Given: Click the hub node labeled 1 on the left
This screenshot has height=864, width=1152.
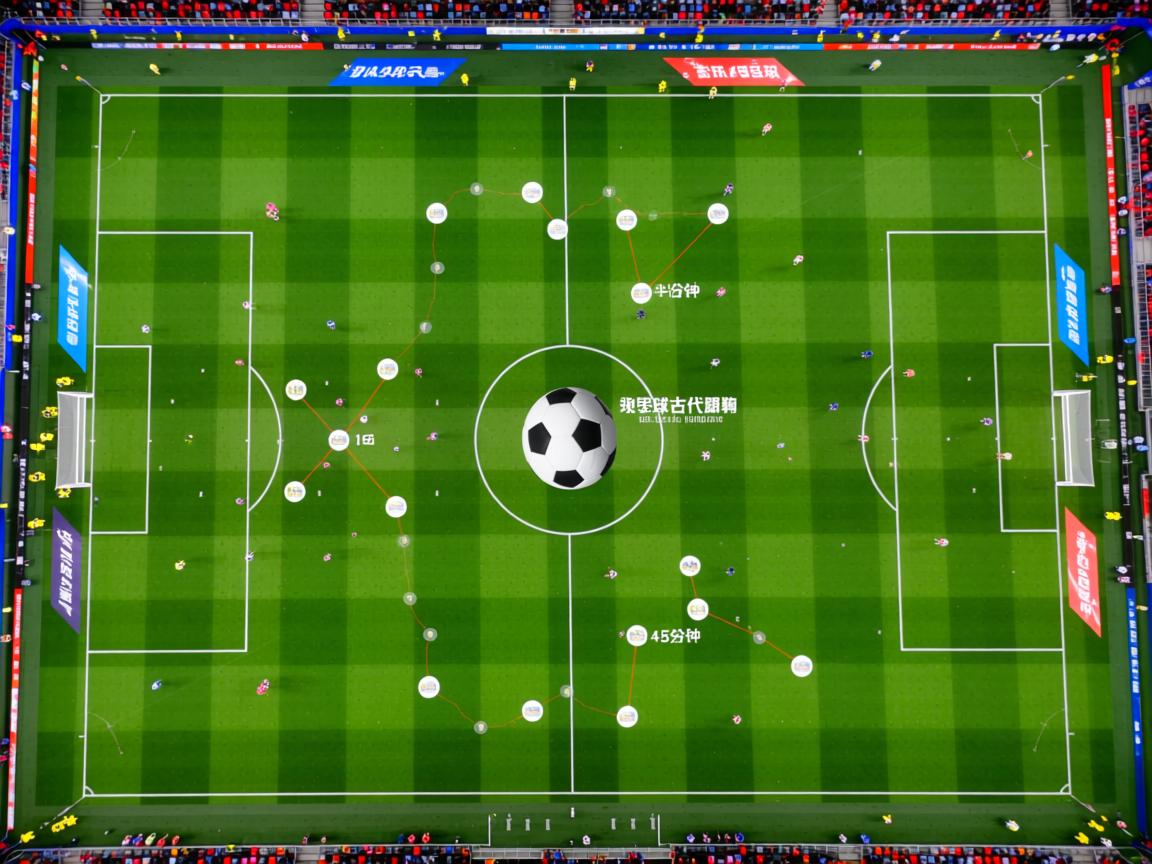Looking at the screenshot, I should point(339,440).
